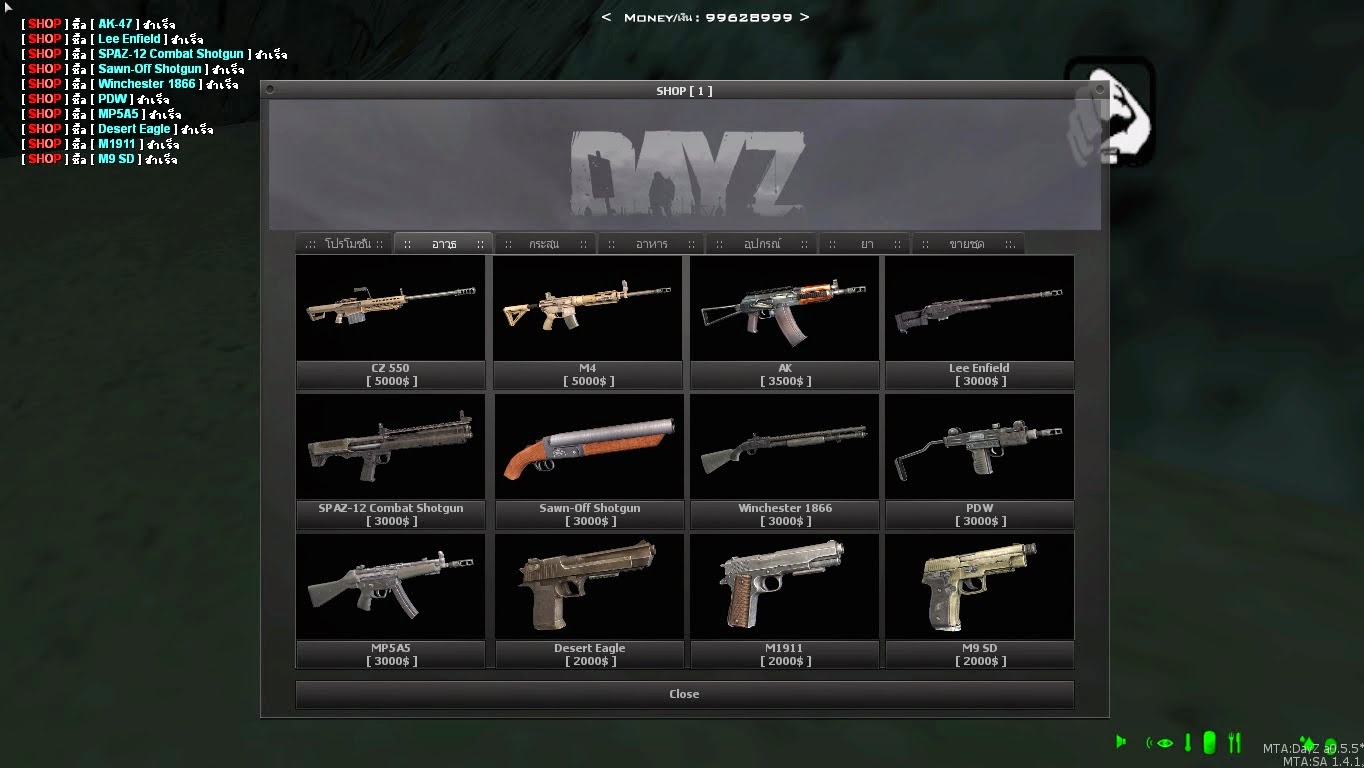Viewport: 1364px width, 768px height.
Task: Click the green speaker HUD icon
Action: tap(1121, 741)
